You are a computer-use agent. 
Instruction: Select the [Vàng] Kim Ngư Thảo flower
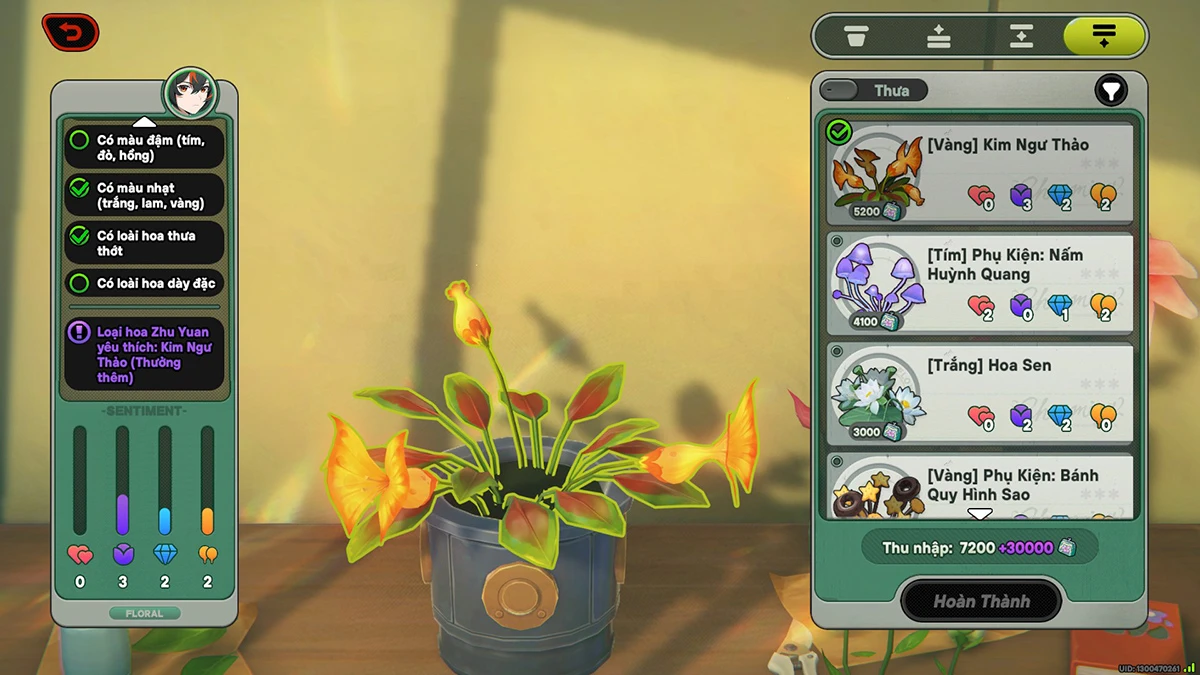(x=980, y=172)
